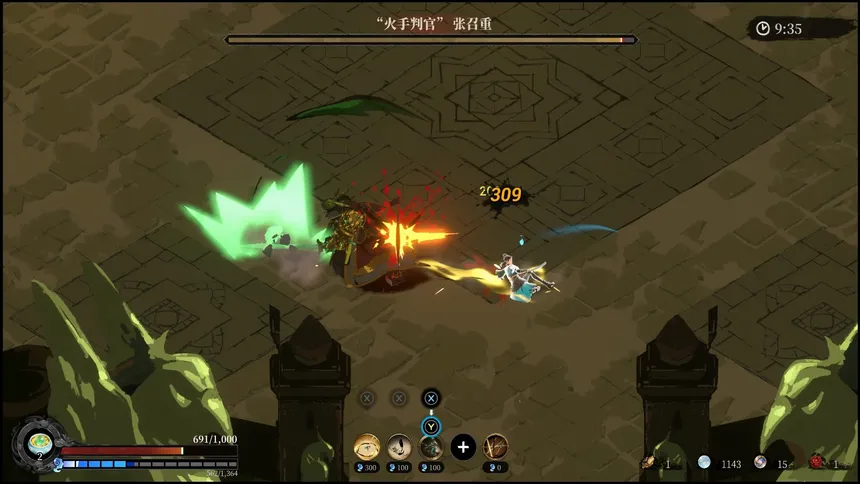Select the empty plus skill slot
The width and height of the screenshot is (860, 484).
pos(462,446)
